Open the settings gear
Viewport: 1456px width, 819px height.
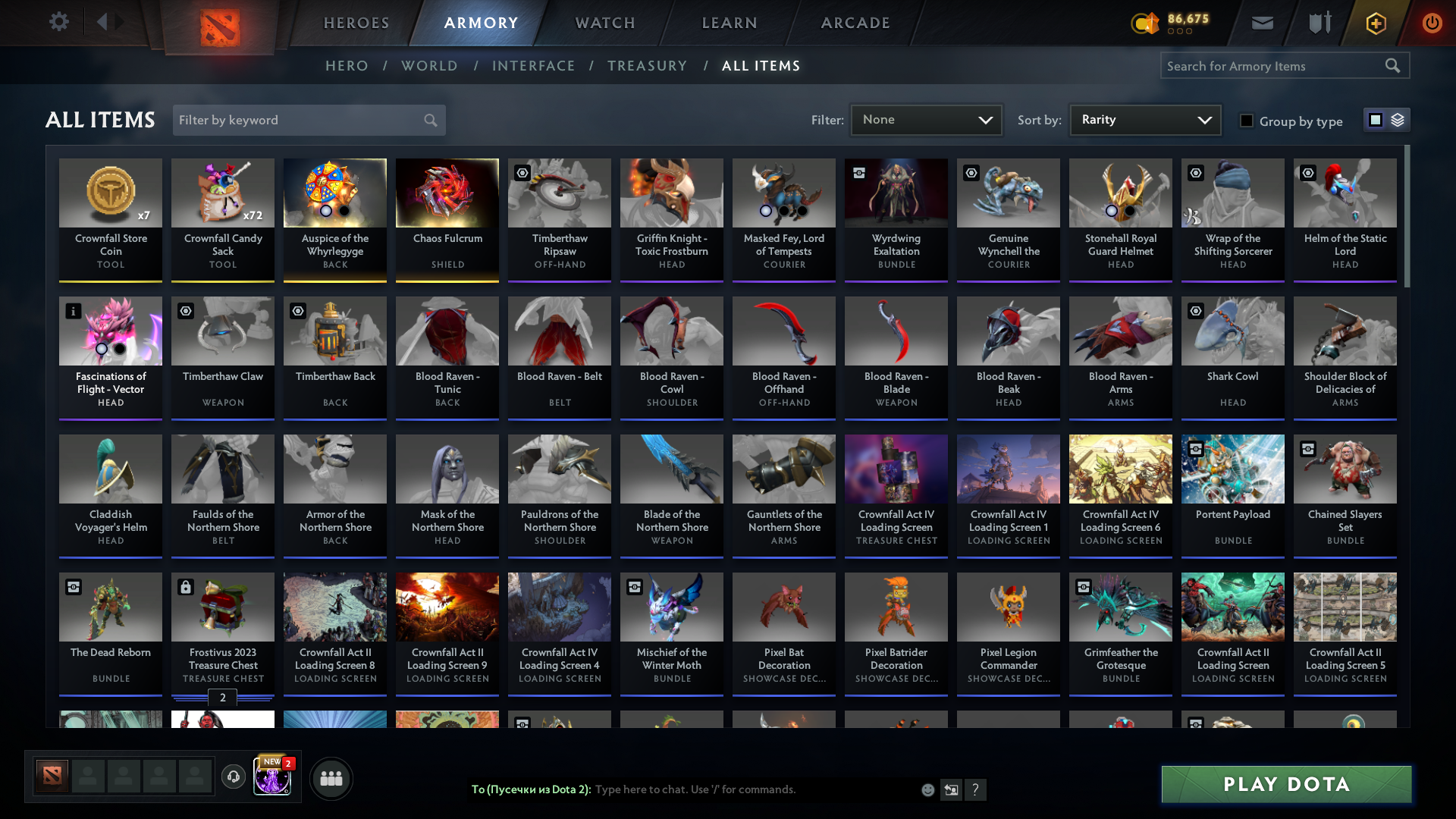[x=59, y=22]
